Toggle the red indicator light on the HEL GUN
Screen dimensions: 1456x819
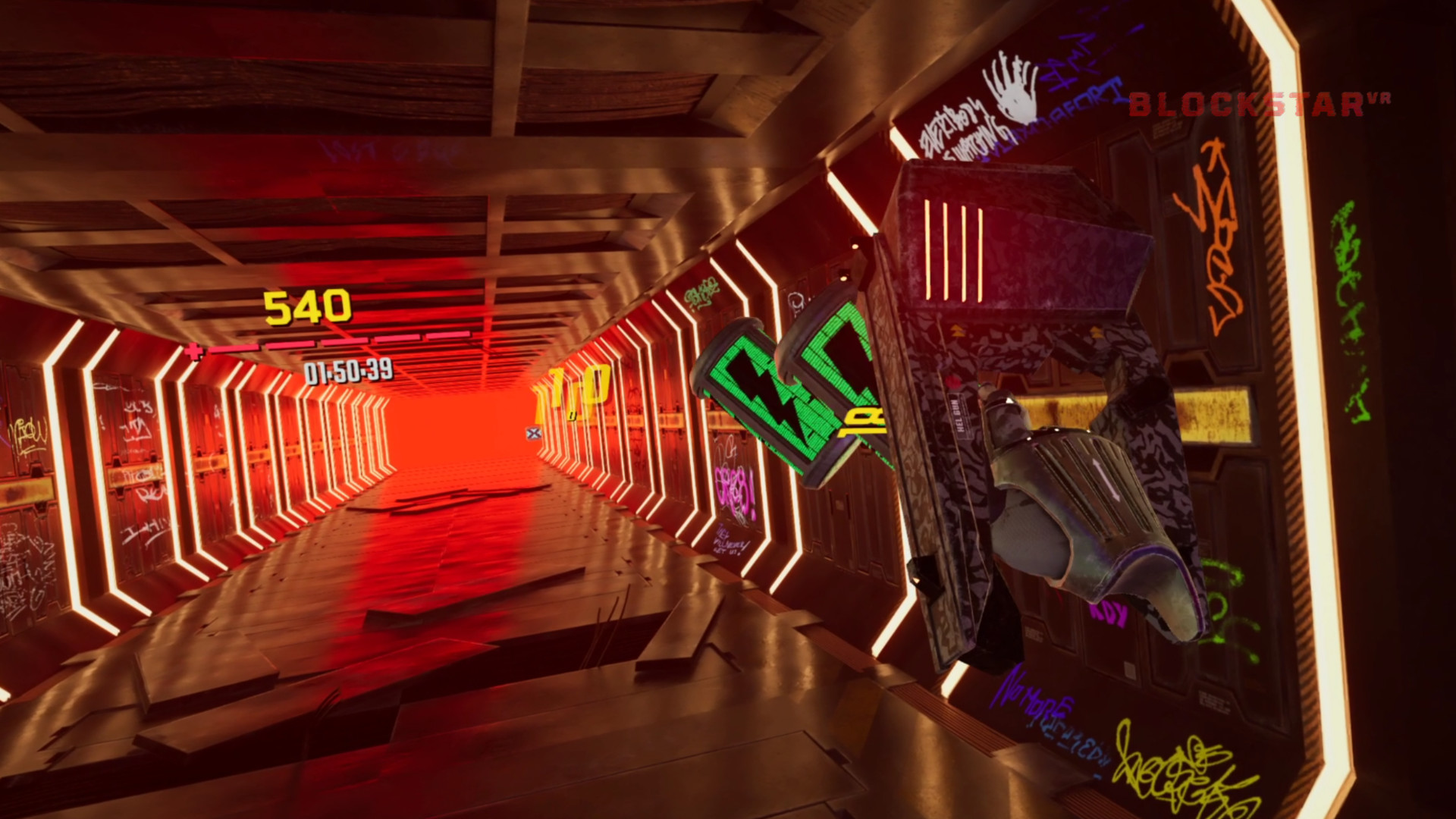tap(952, 381)
